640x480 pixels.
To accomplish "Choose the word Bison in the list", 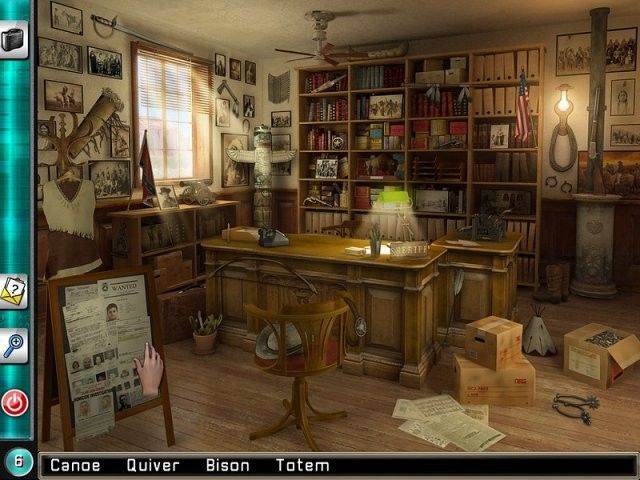I will [x=228, y=465].
